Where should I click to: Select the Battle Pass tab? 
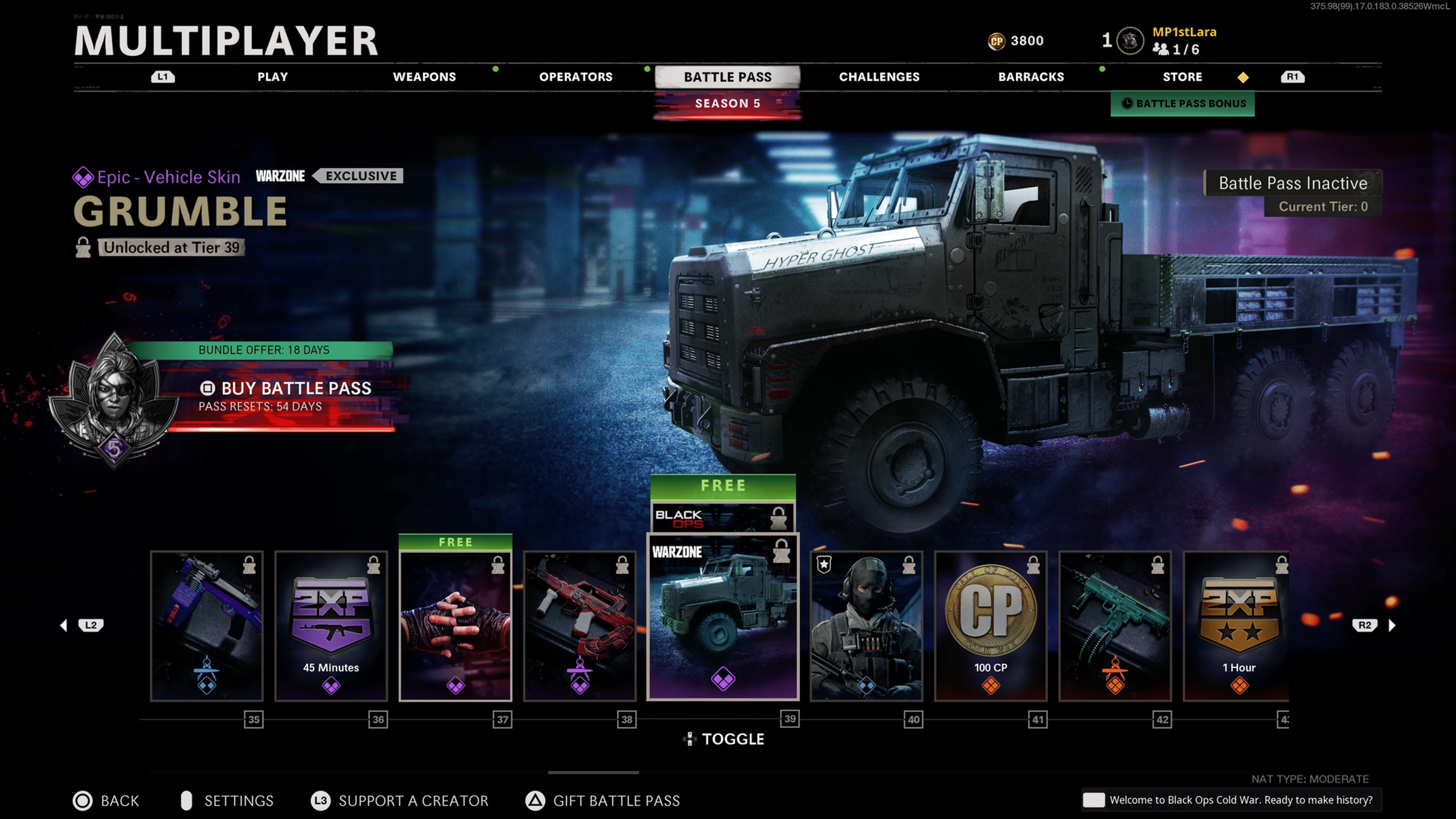pyautogui.click(x=728, y=77)
